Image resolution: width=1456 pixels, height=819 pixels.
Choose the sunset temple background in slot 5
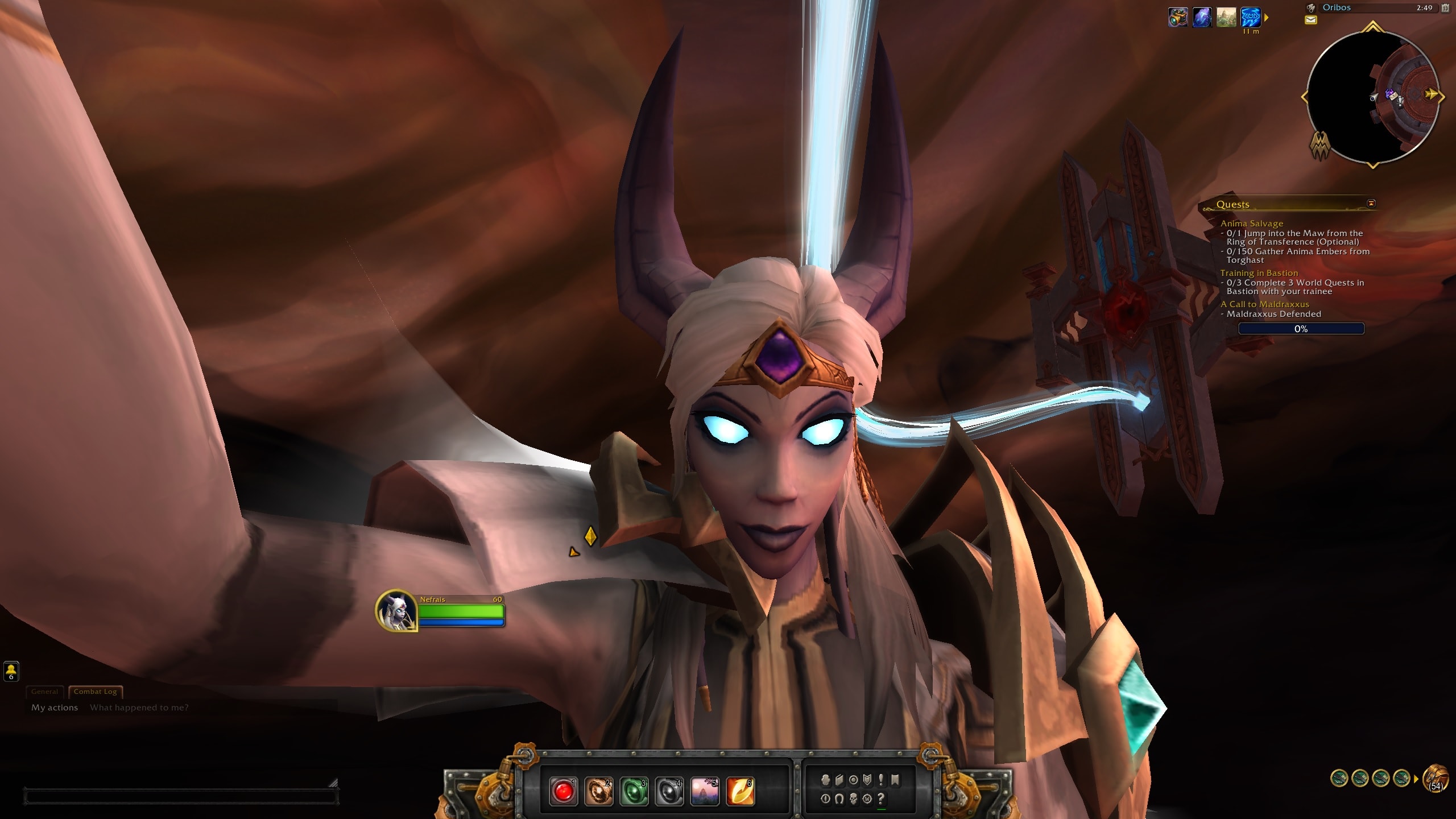[x=704, y=792]
